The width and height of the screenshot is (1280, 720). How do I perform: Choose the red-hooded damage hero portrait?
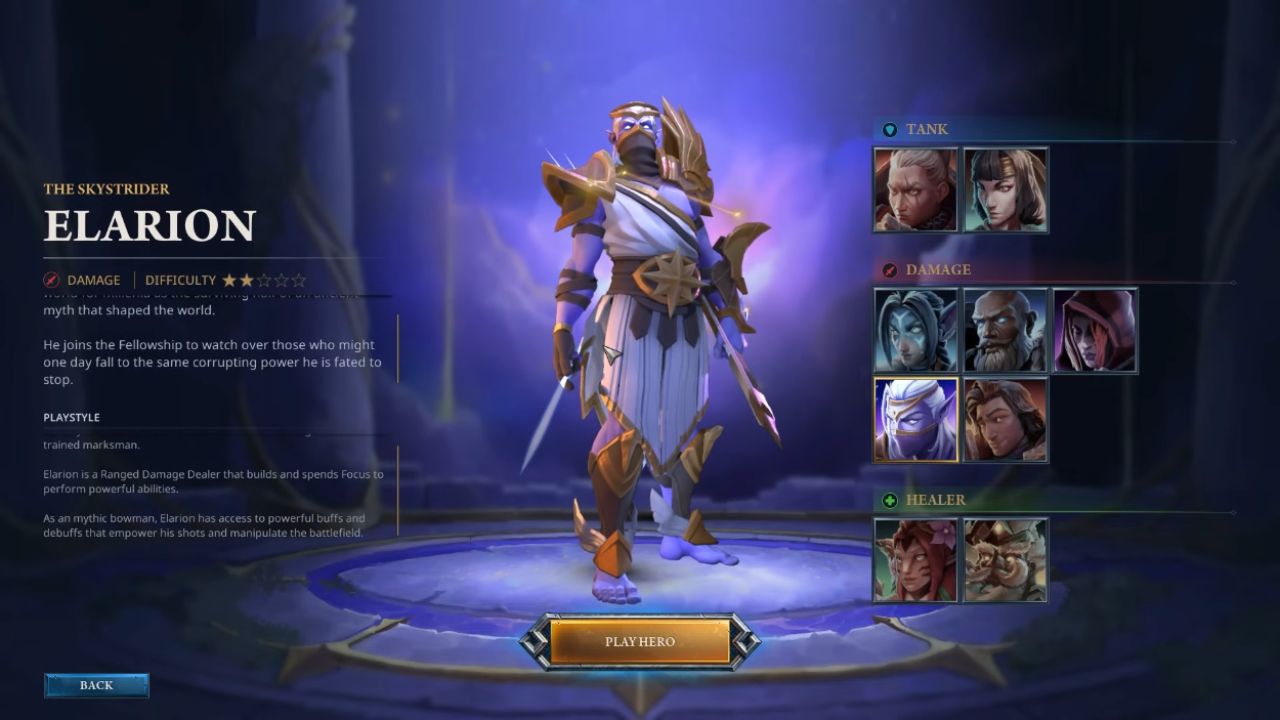(x=1095, y=330)
